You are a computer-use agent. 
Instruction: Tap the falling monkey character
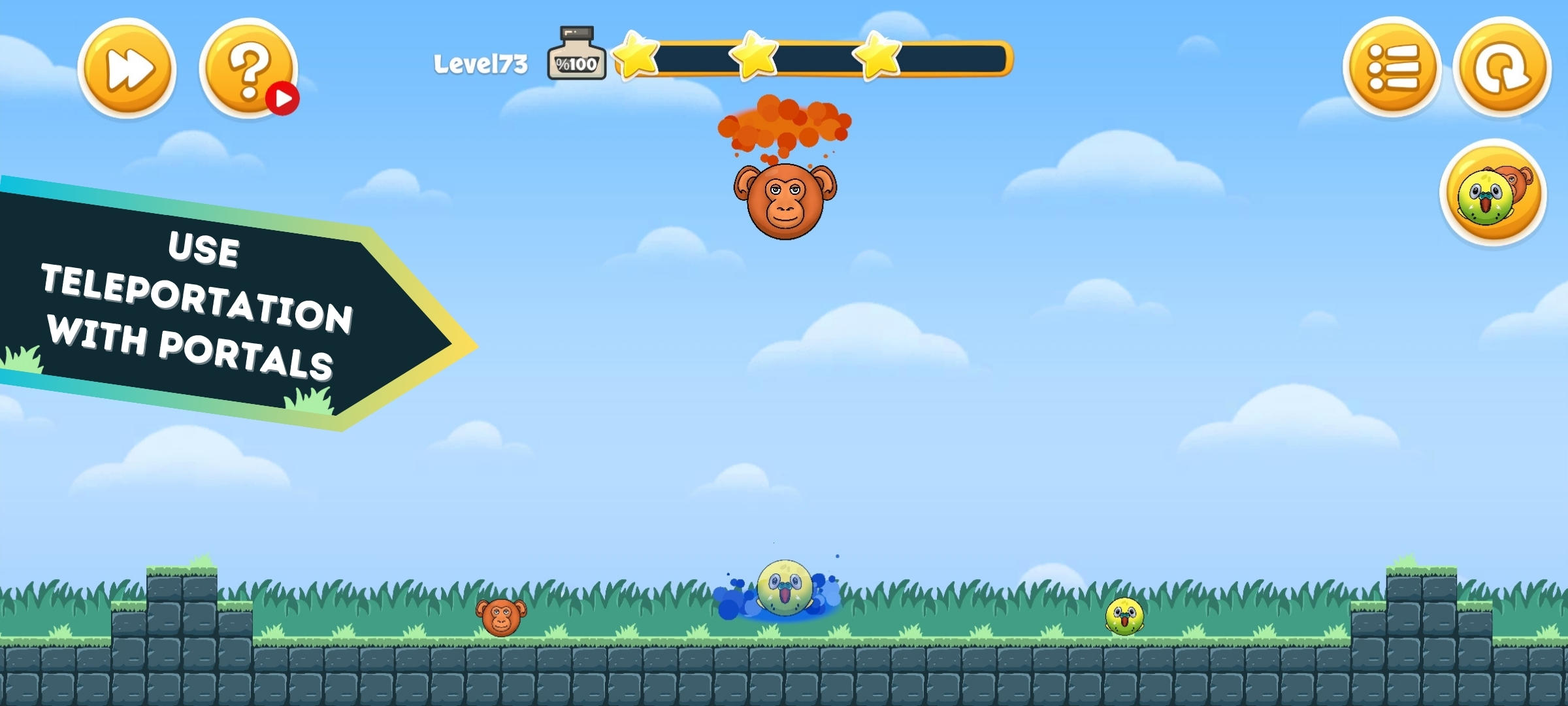(x=787, y=201)
